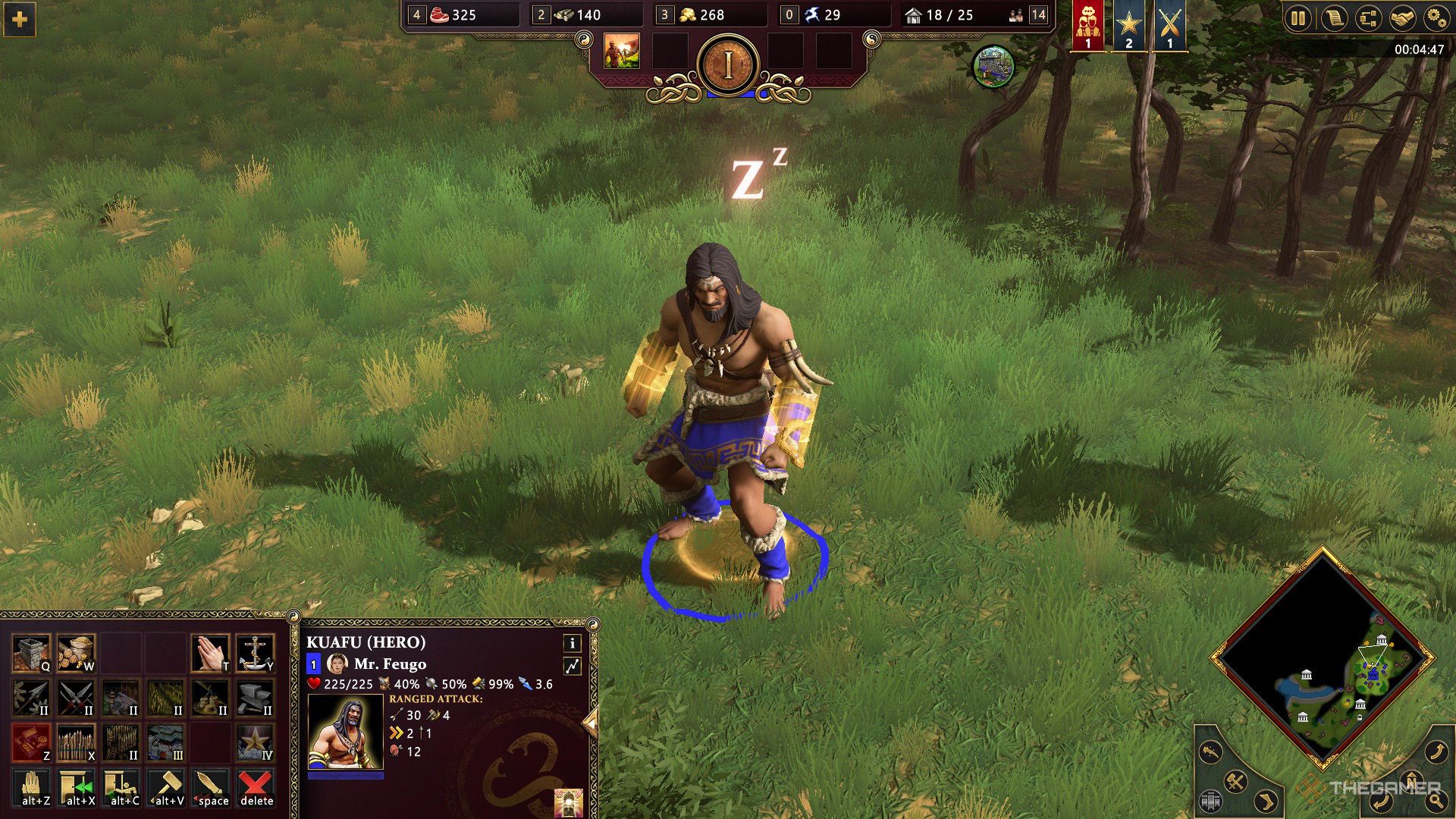The height and width of the screenshot is (819, 1456).
Task: Open the objectives scroll icon at top right
Action: point(1333,19)
